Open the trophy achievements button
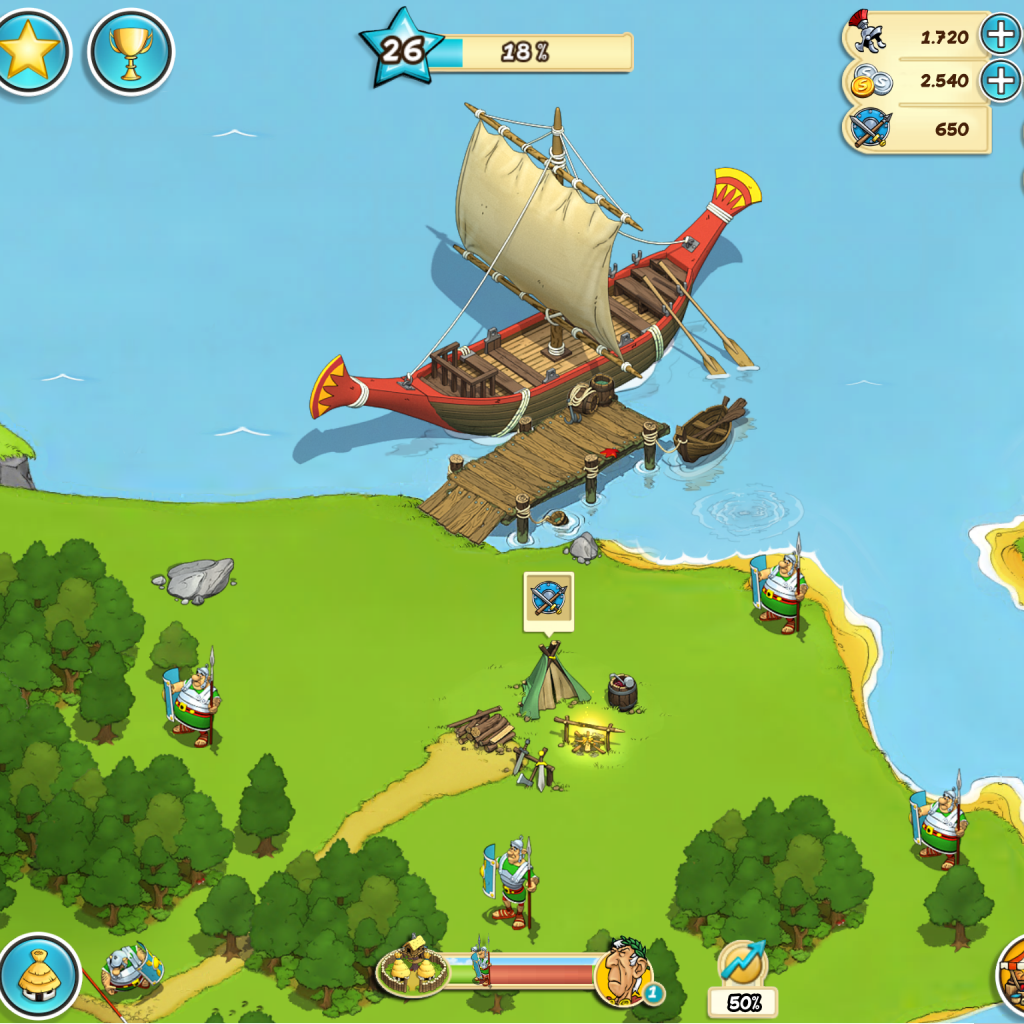 point(131,51)
